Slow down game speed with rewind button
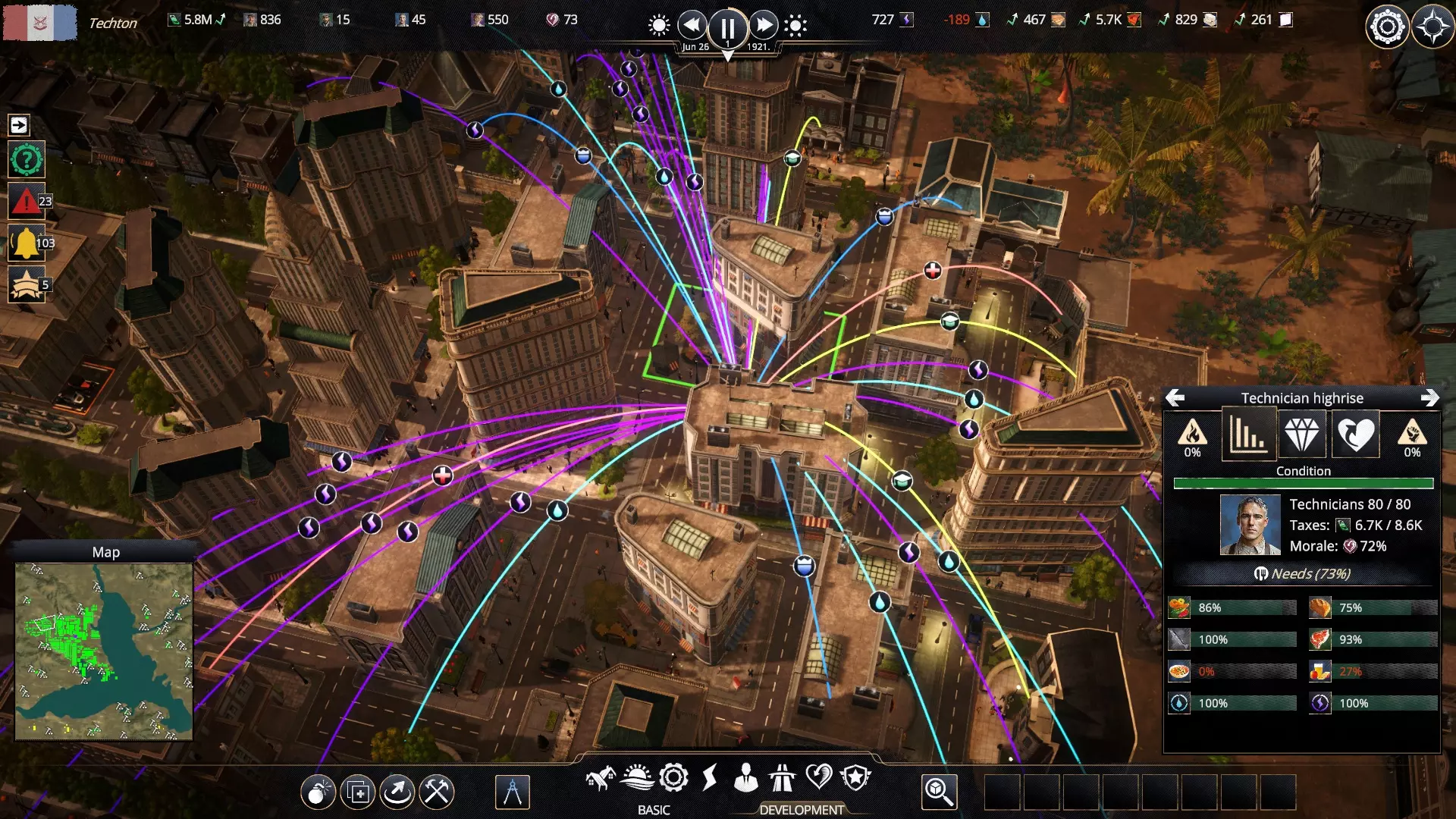The width and height of the screenshot is (1456, 819). click(692, 26)
